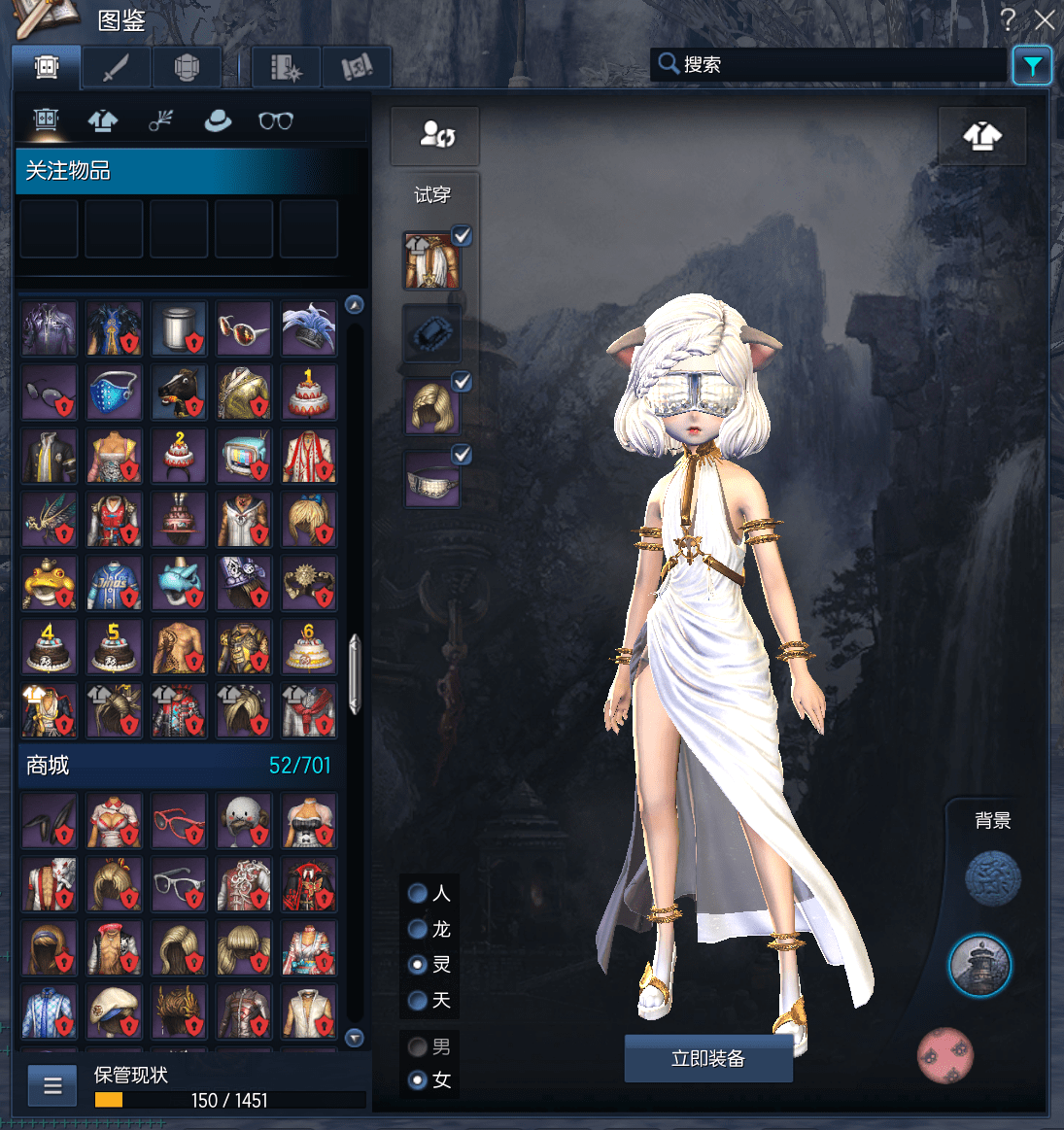
Task: Pick the 女 gender option
Action: [418, 1079]
